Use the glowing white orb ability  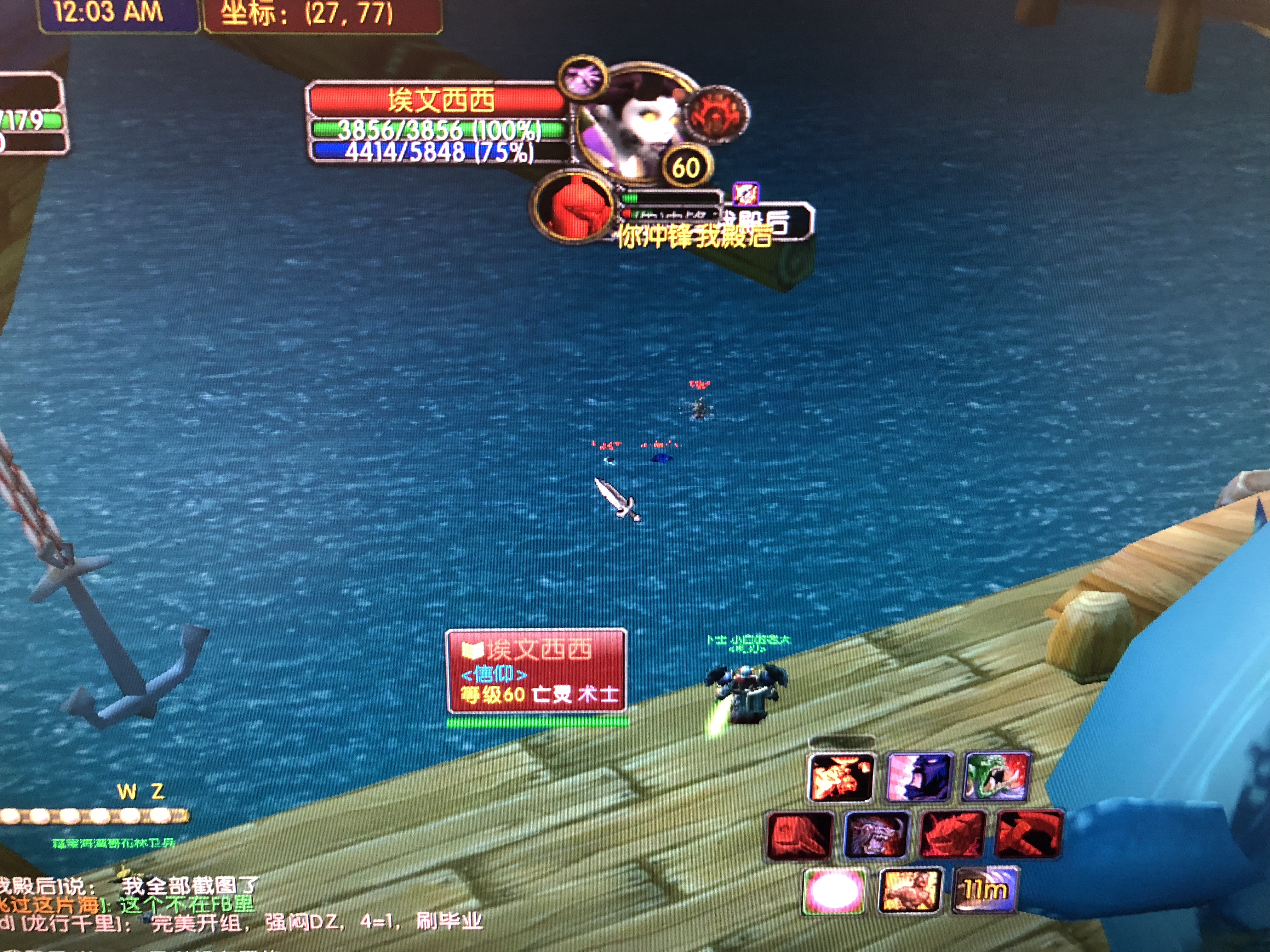pyautogui.click(x=834, y=892)
